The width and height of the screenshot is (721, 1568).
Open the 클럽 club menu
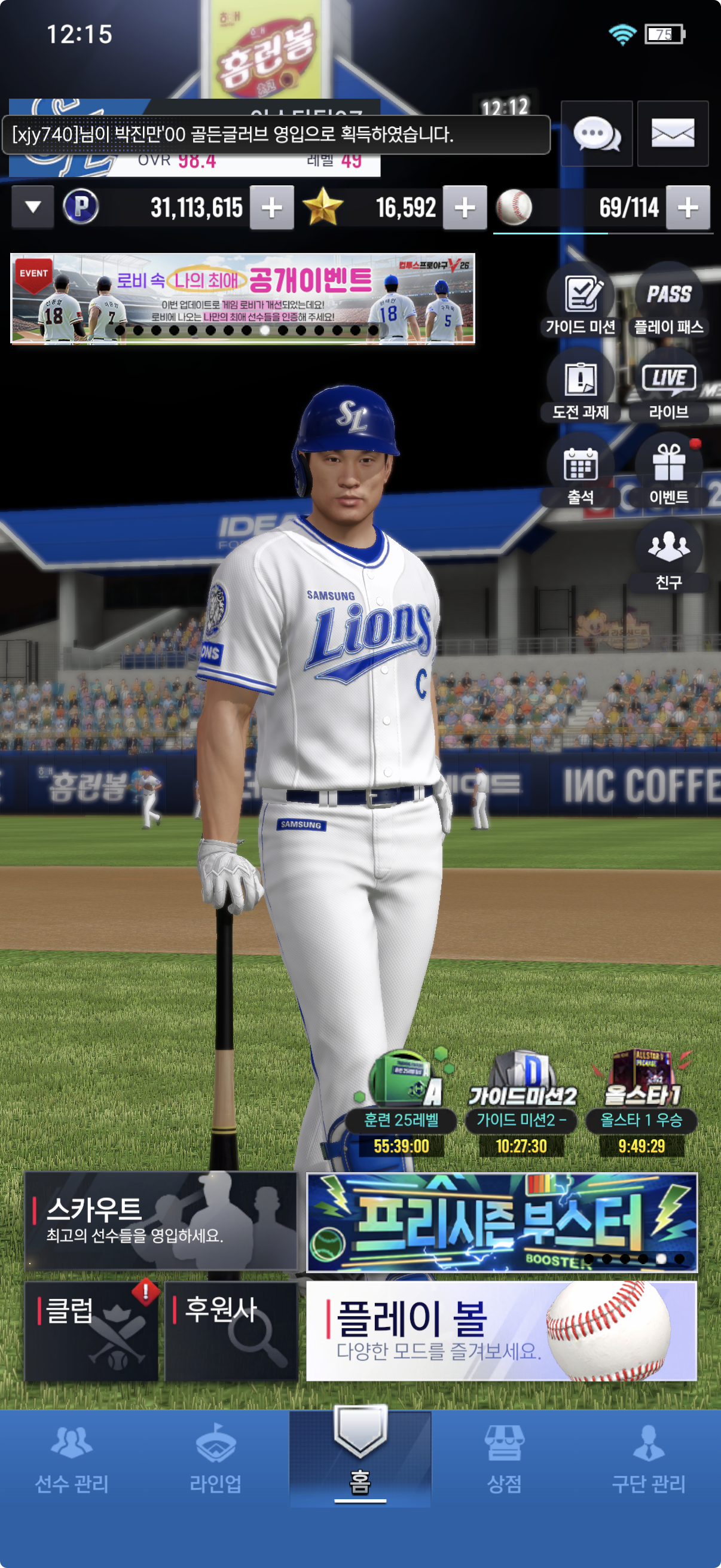click(91, 1331)
